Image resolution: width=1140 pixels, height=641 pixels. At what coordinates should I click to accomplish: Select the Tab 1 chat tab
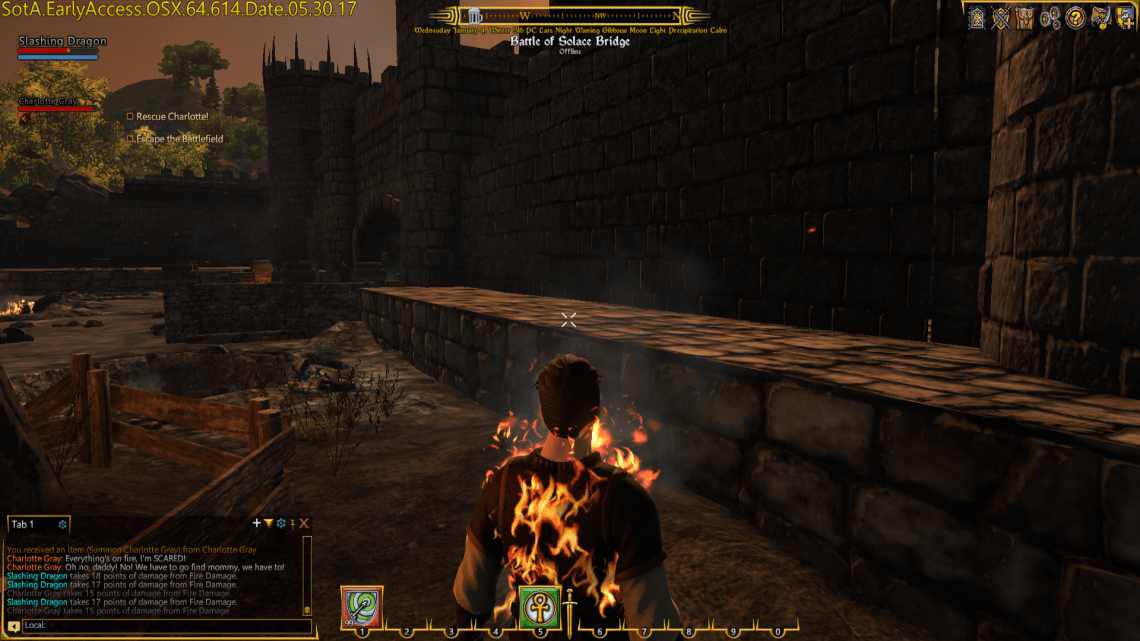[22, 524]
